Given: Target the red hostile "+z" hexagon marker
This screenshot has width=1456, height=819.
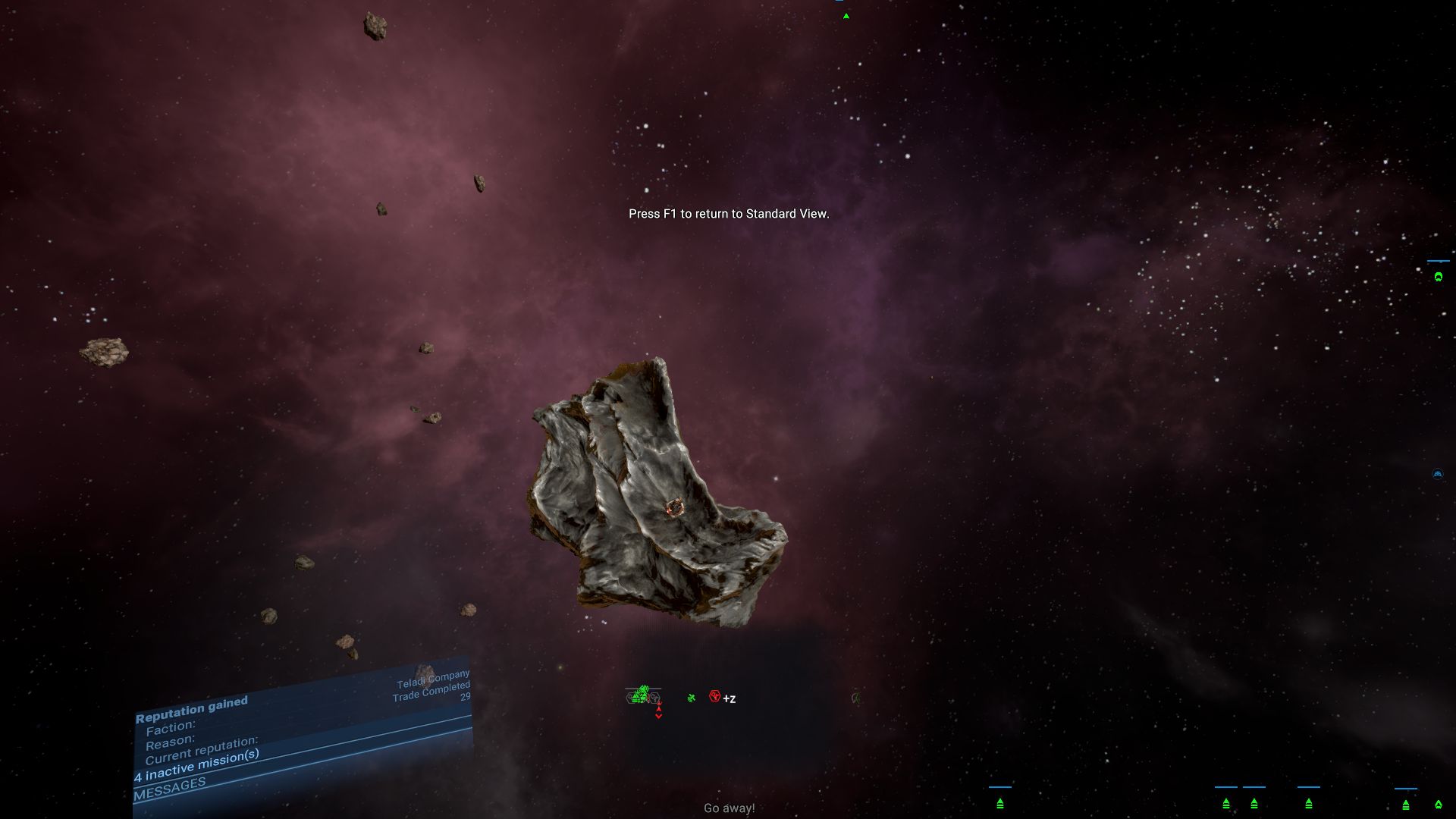Looking at the screenshot, I should tap(714, 696).
